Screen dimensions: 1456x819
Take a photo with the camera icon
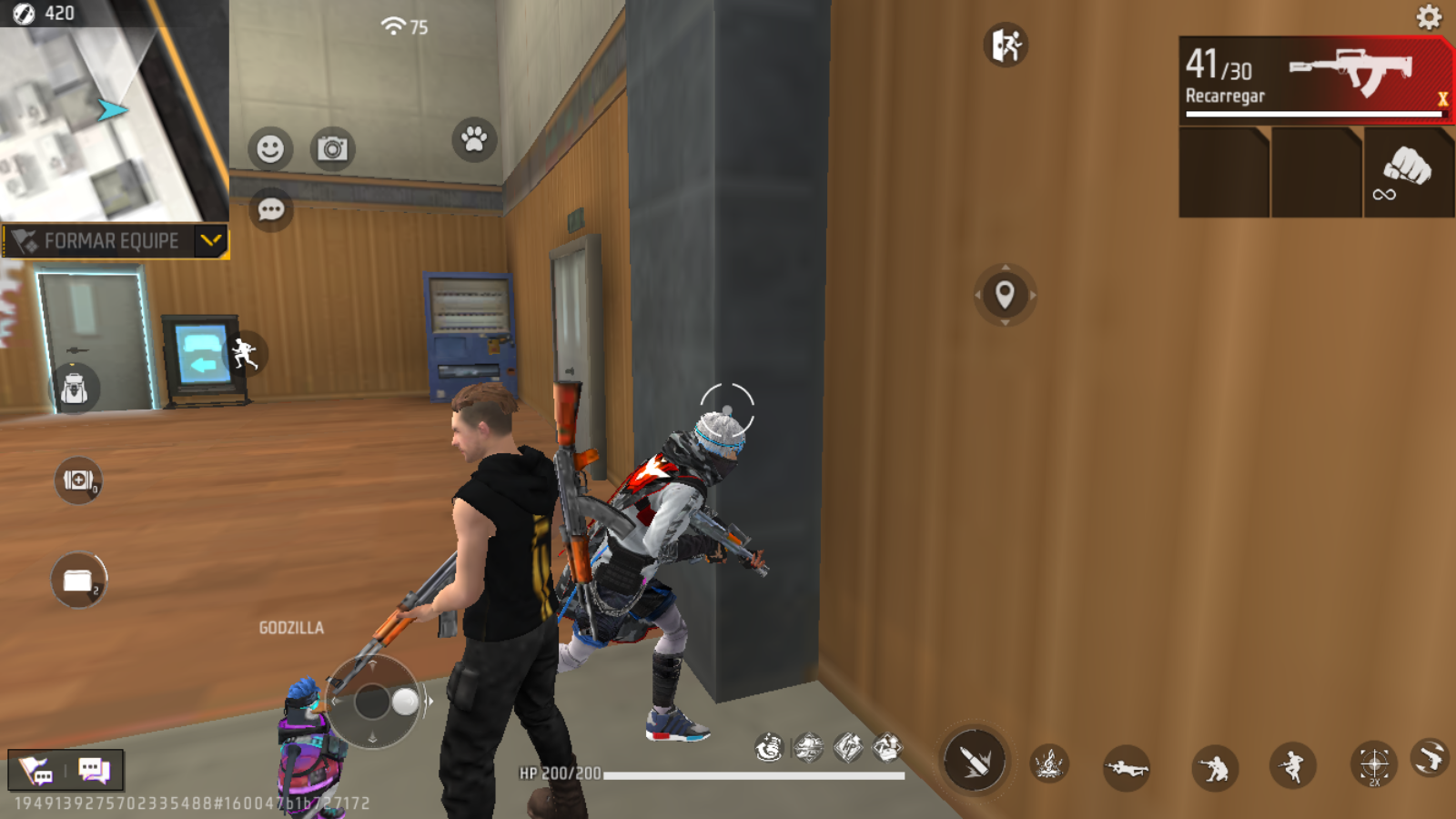click(334, 147)
